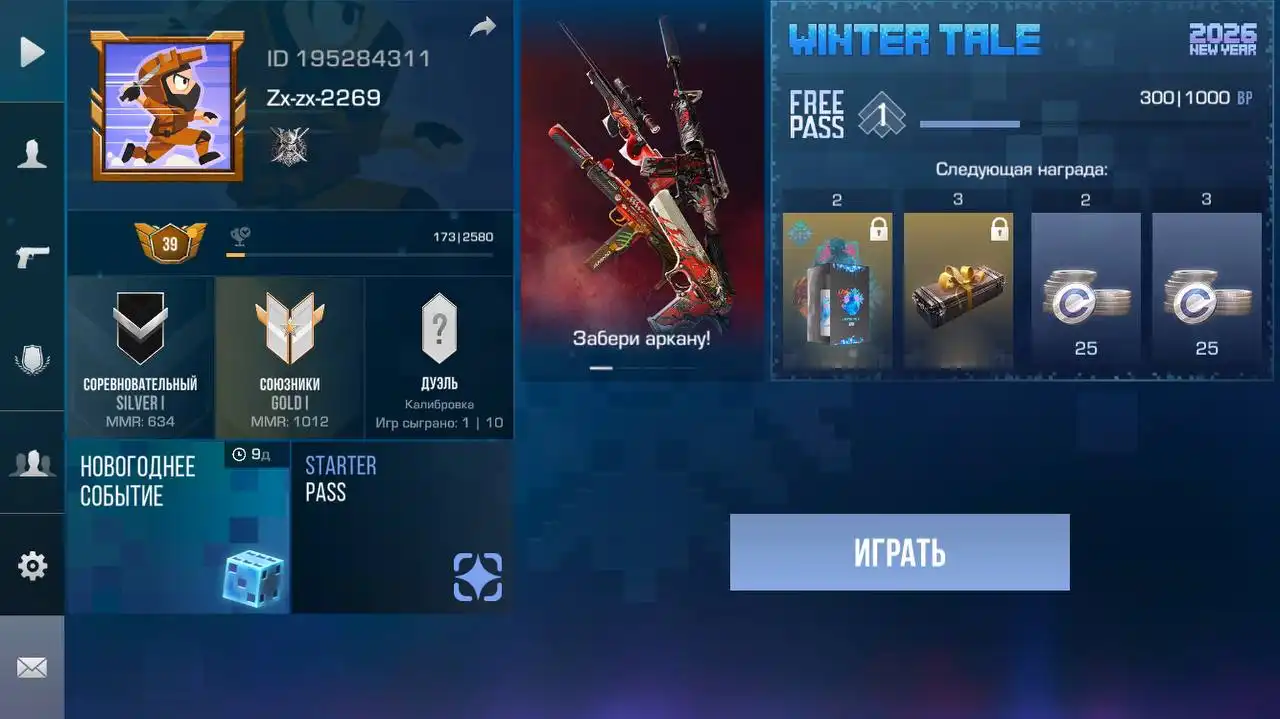Viewport: 1280px width, 719px height.
Task: Select the Дуэль calibration tile
Action: [x=439, y=359]
